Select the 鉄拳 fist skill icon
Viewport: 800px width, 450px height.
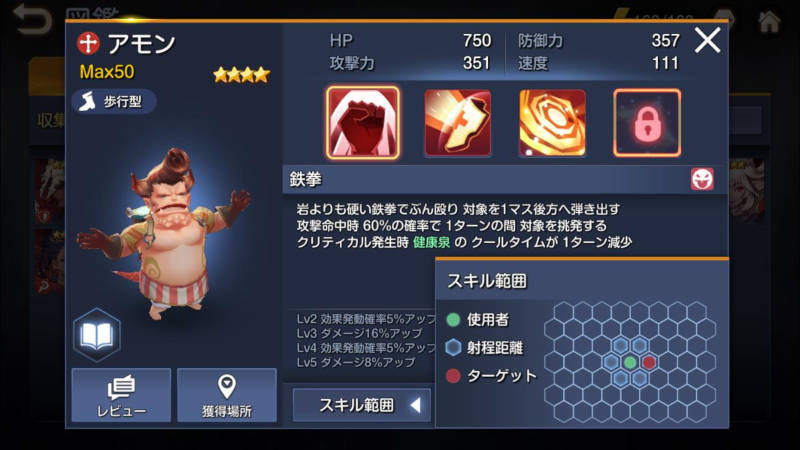pyautogui.click(x=362, y=122)
